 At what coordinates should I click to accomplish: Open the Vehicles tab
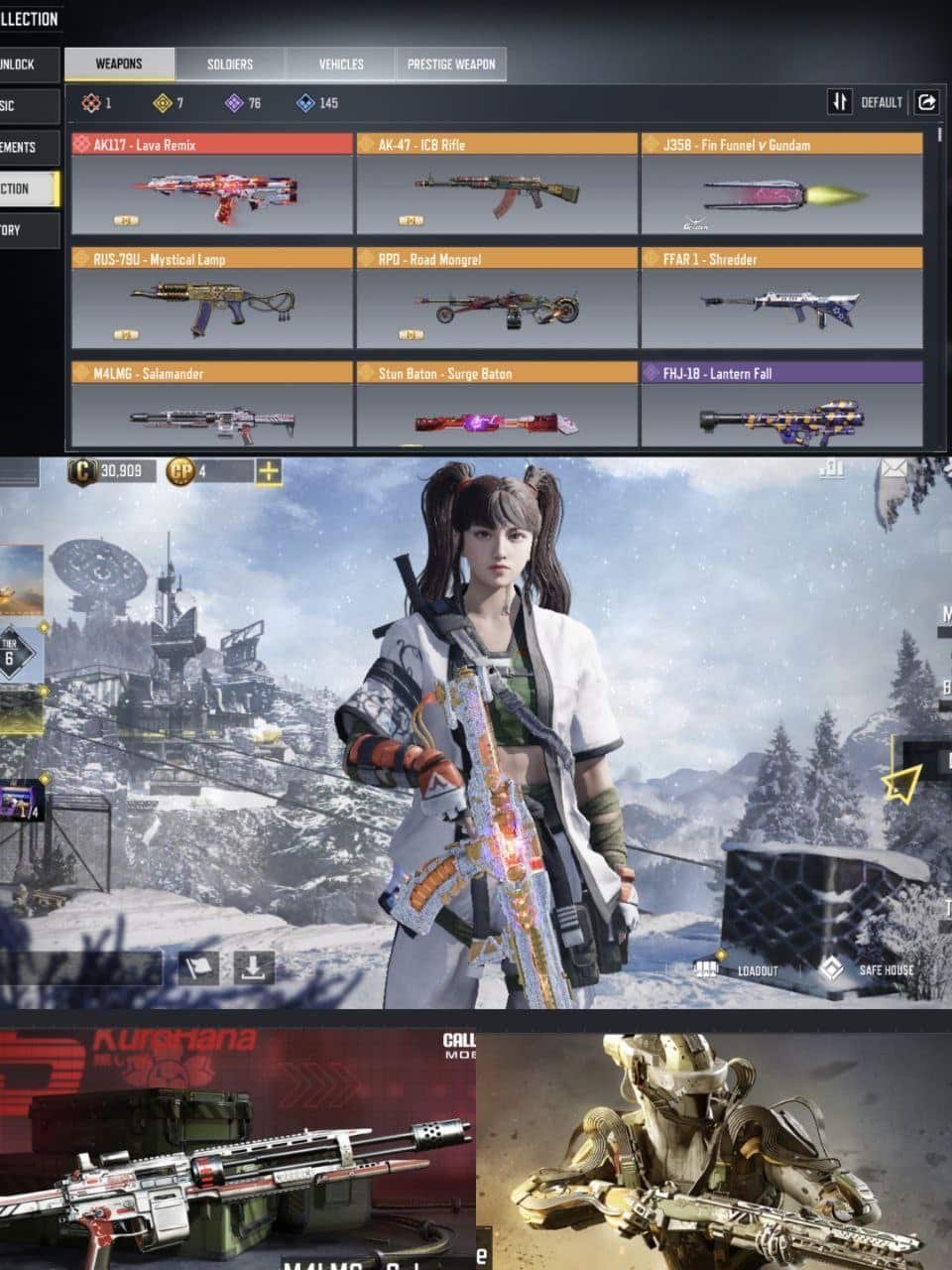click(340, 64)
